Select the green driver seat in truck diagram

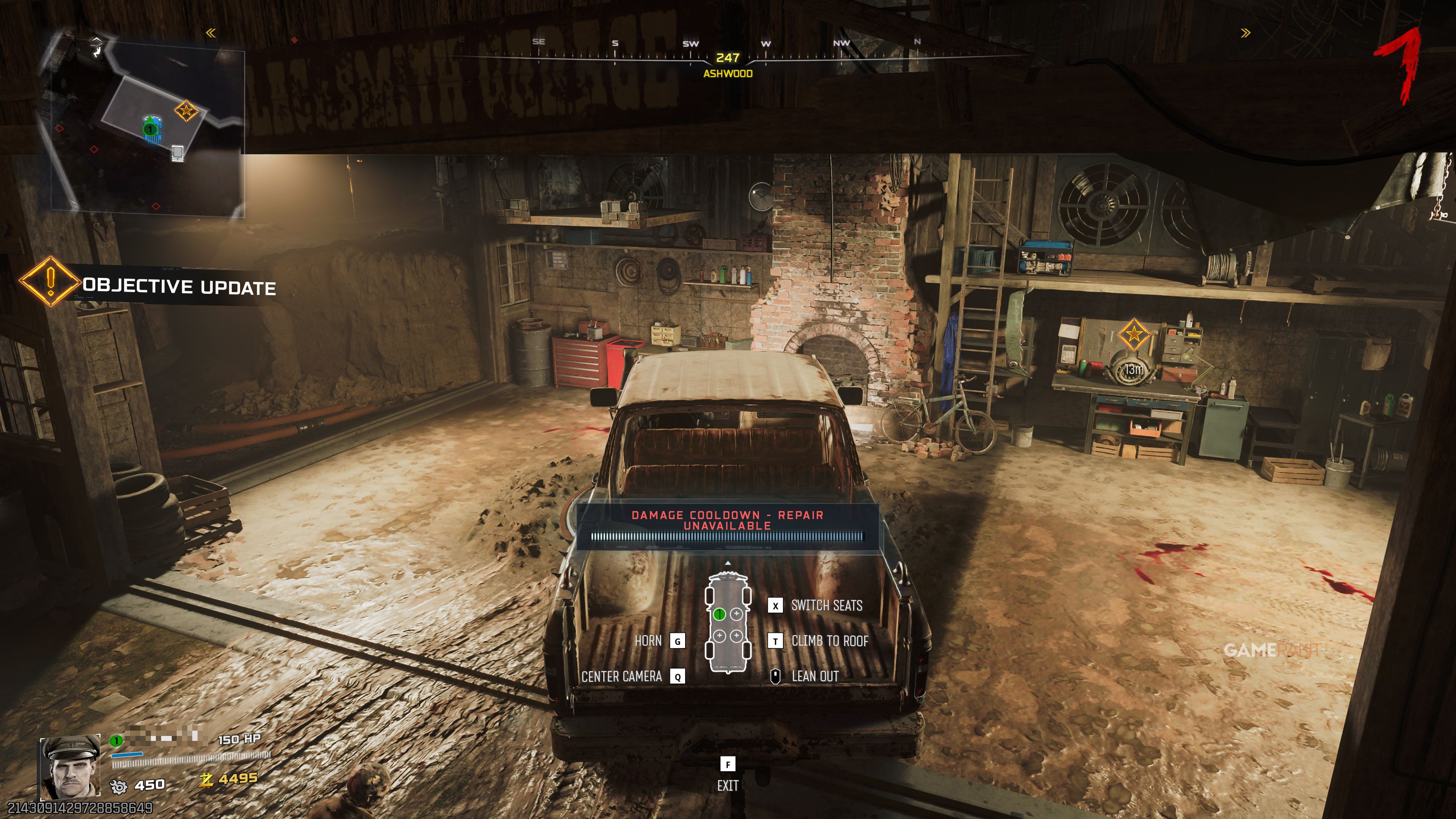pyautogui.click(x=719, y=614)
